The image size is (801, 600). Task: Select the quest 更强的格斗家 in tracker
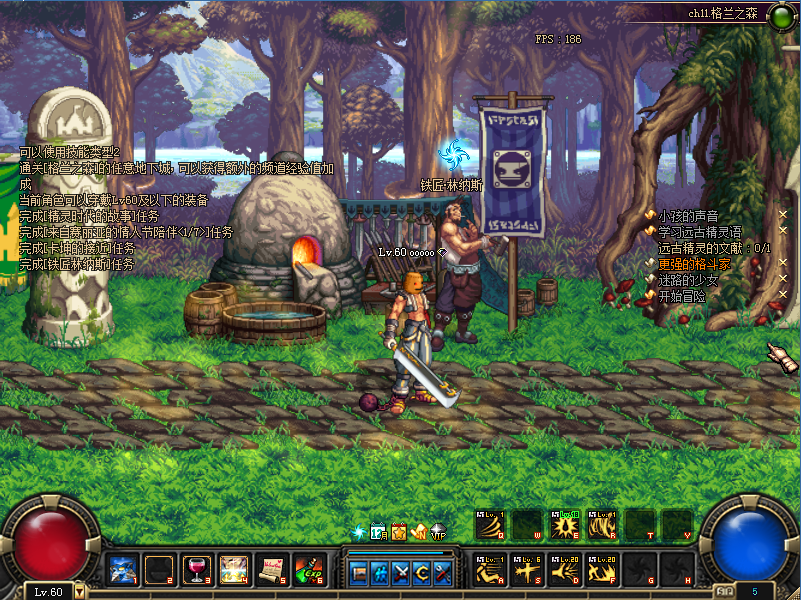[x=694, y=264]
